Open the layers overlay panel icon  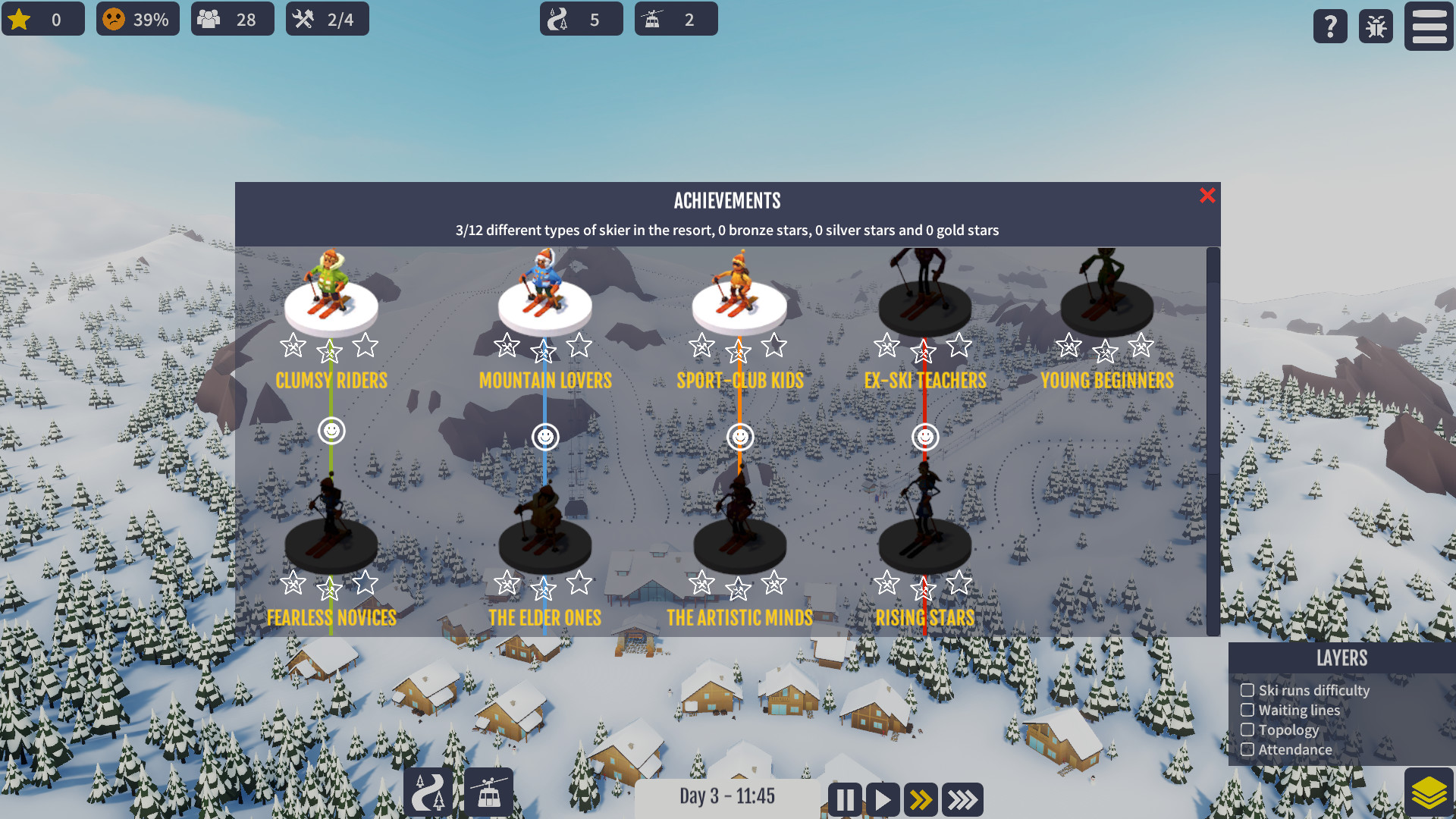pyautogui.click(x=1429, y=791)
